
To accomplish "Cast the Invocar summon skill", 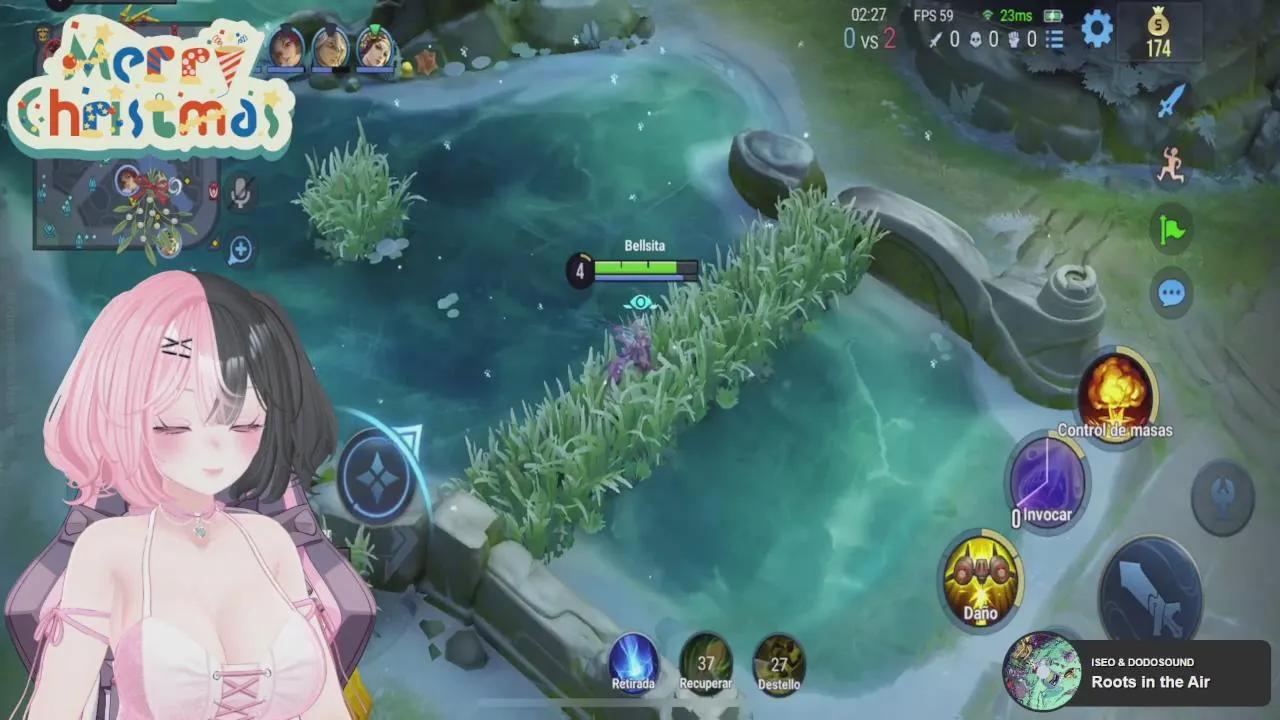I will point(1046,480).
